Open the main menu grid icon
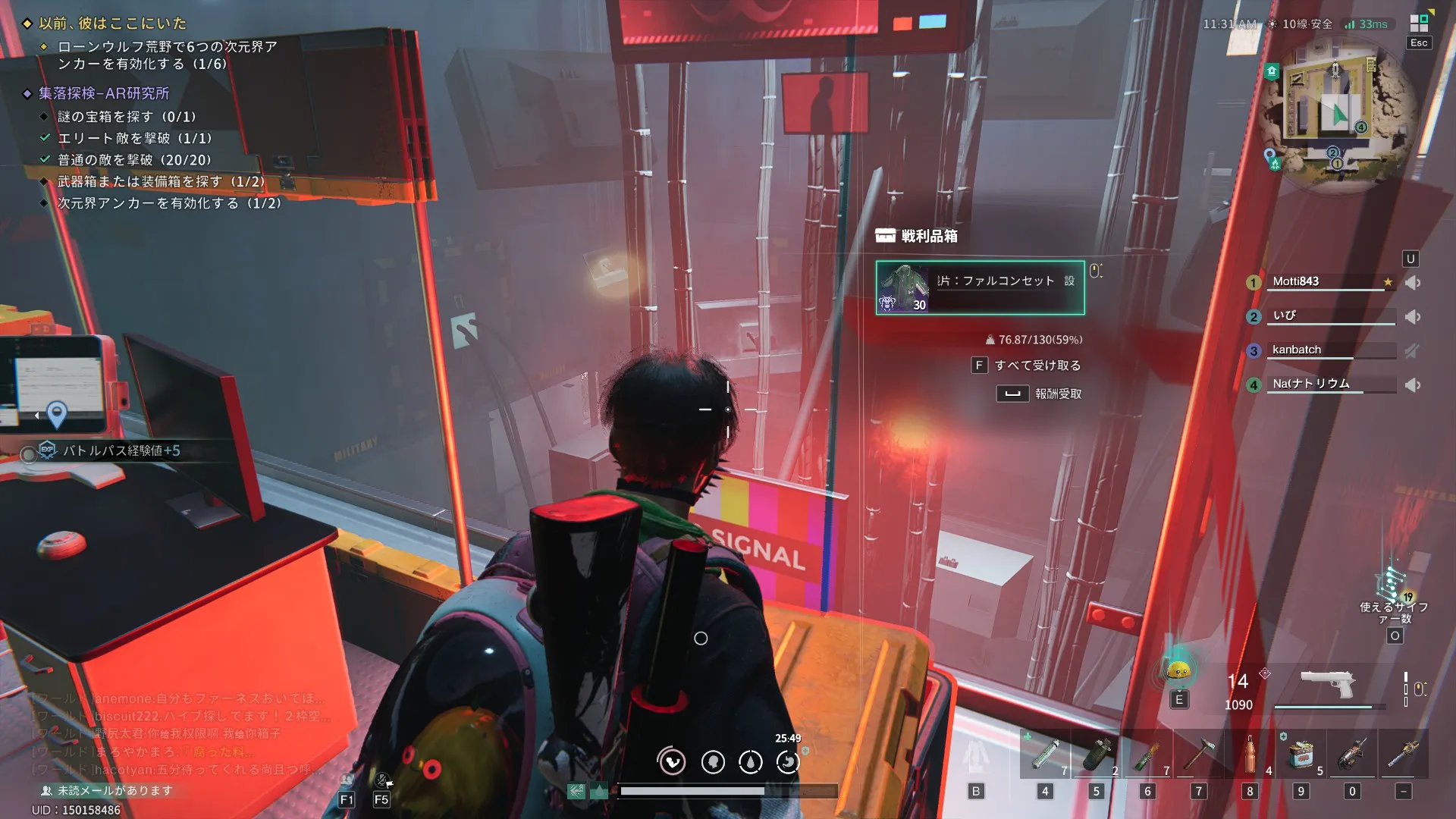 (1419, 23)
